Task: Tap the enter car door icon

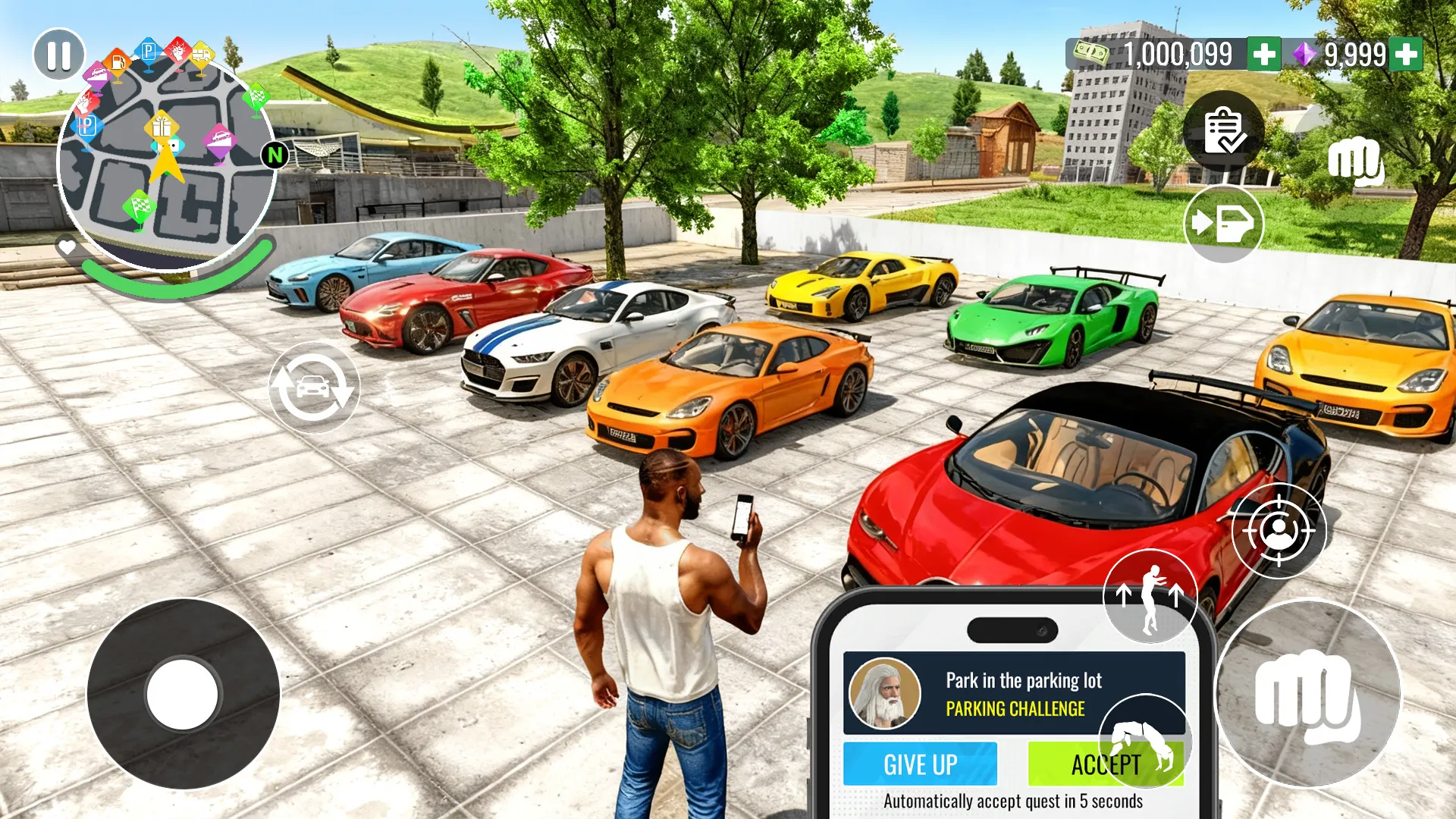Action: pyautogui.click(x=1224, y=224)
